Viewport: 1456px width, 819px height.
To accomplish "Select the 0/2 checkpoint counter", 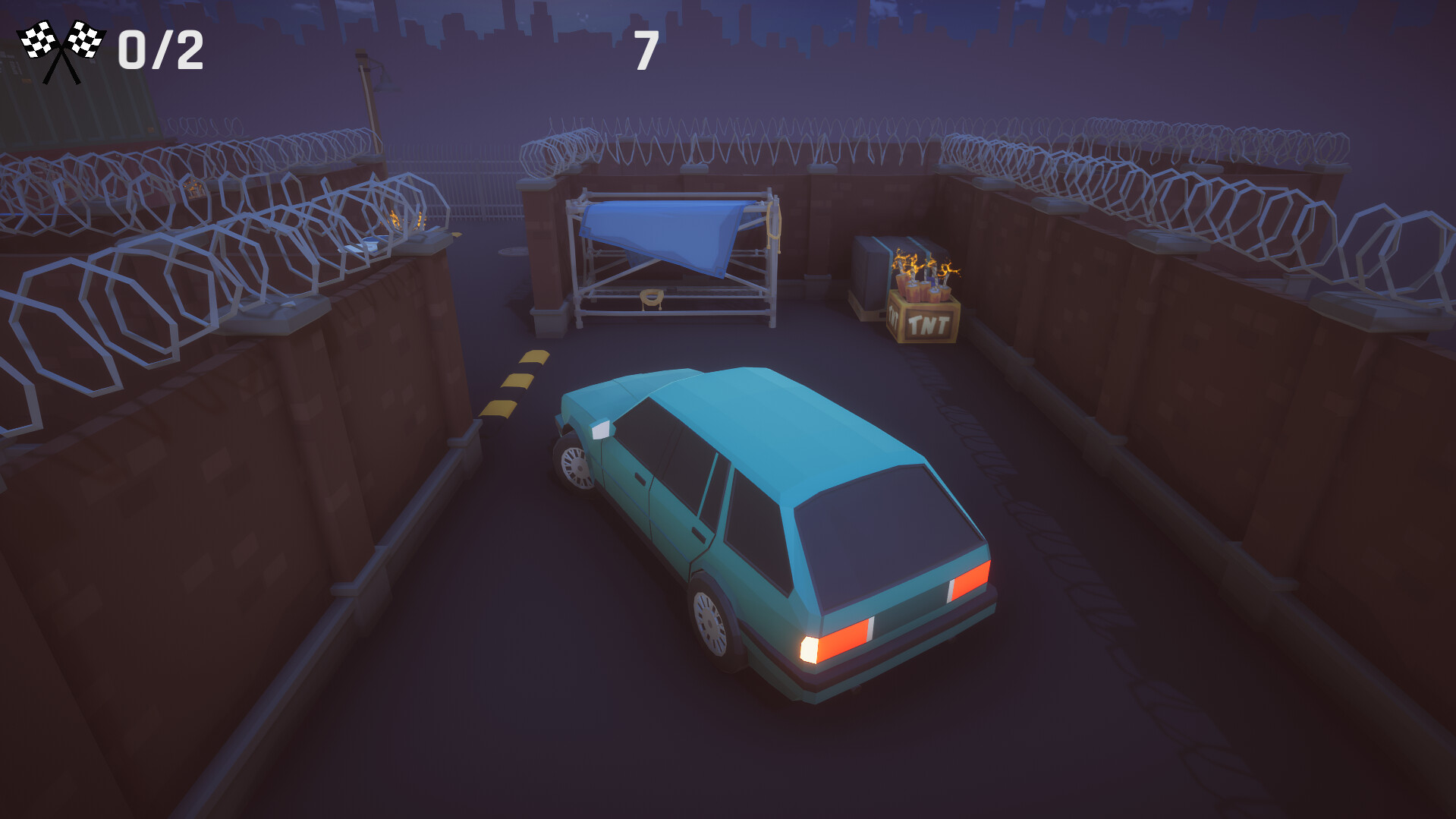I will point(159,48).
